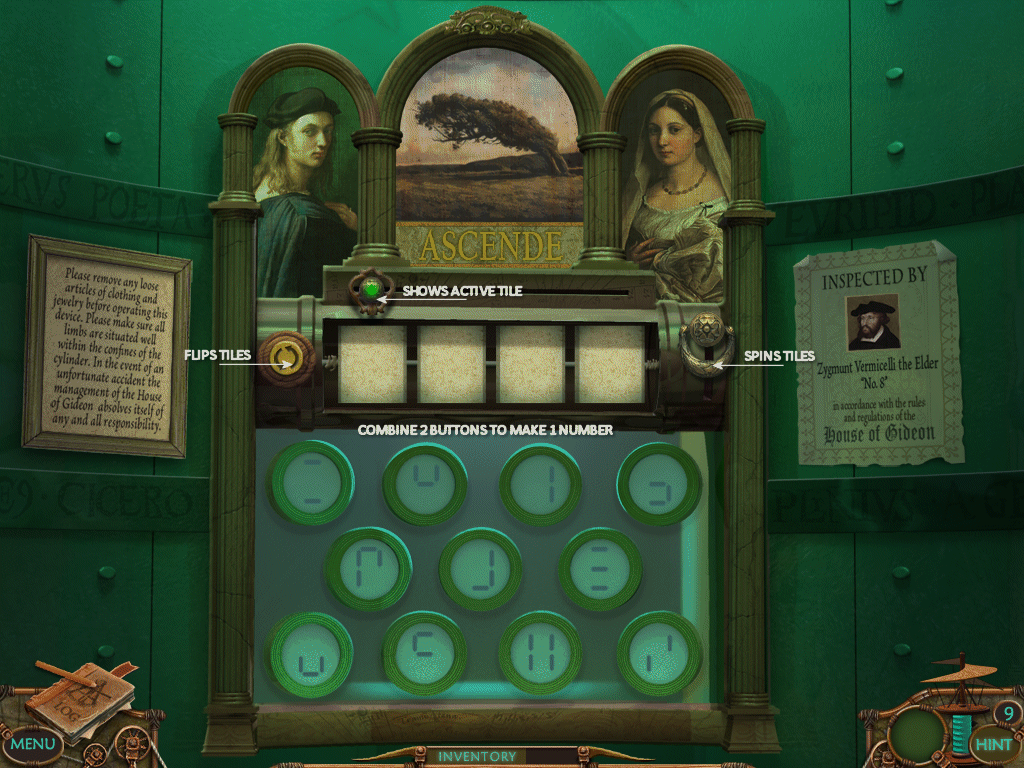Viewport: 1024px width, 768px height.
Task: Select the button with two vertical bars
Action: [x=541, y=654]
